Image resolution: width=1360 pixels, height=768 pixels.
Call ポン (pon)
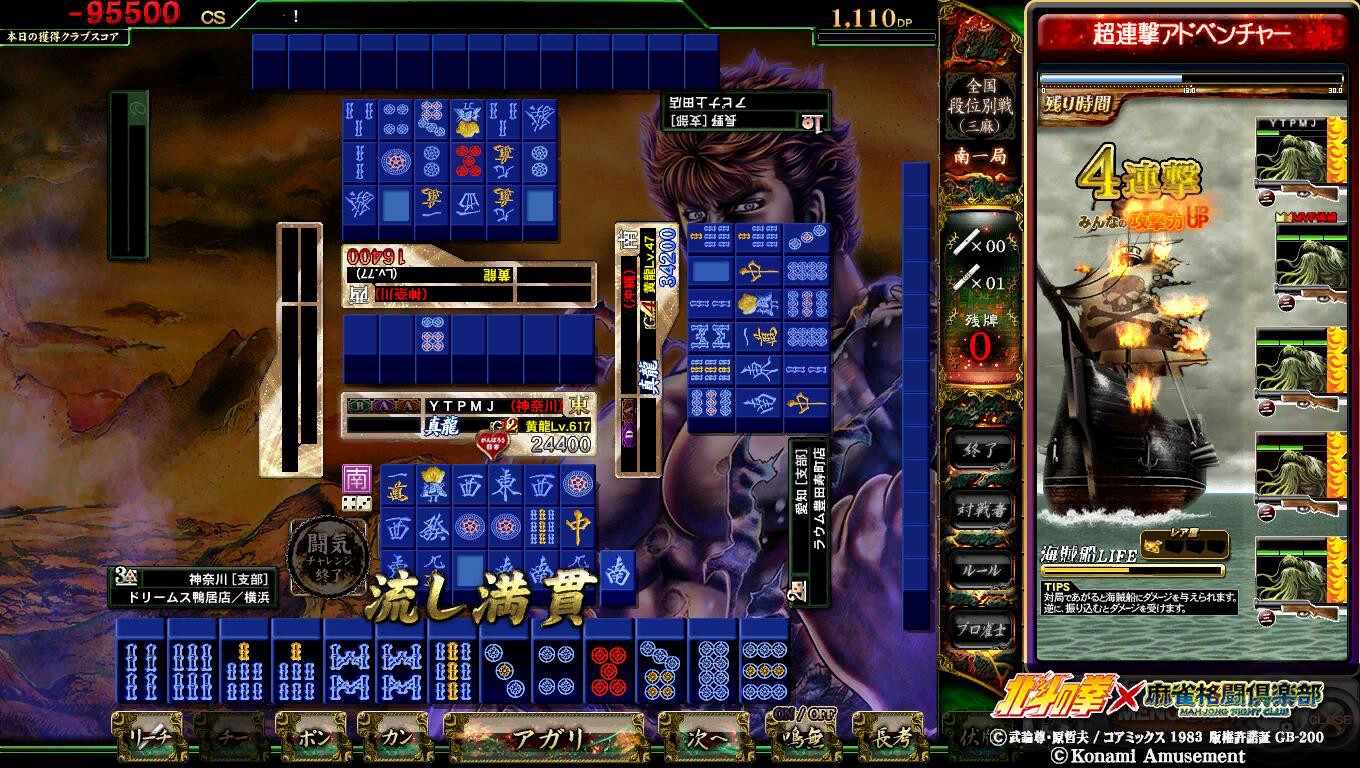coord(311,739)
